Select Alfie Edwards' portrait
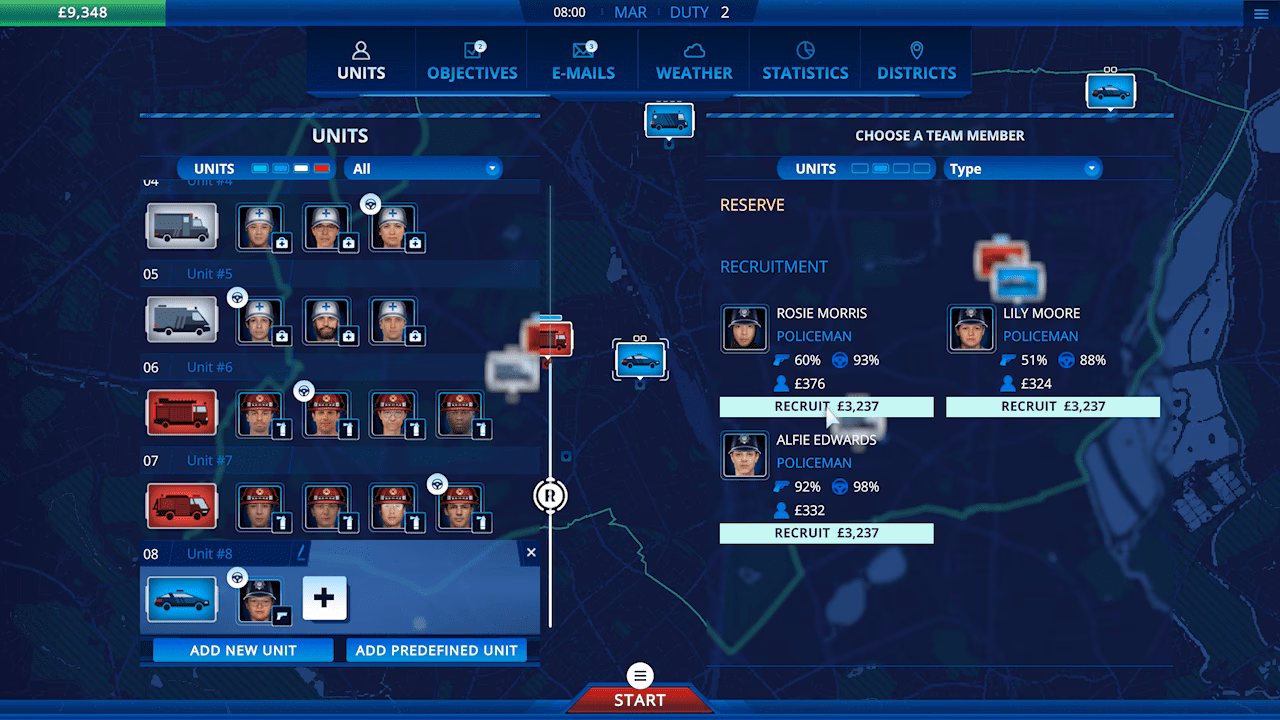This screenshot has width=1280, height=720. pyautogui.click(x=745, y=456)
